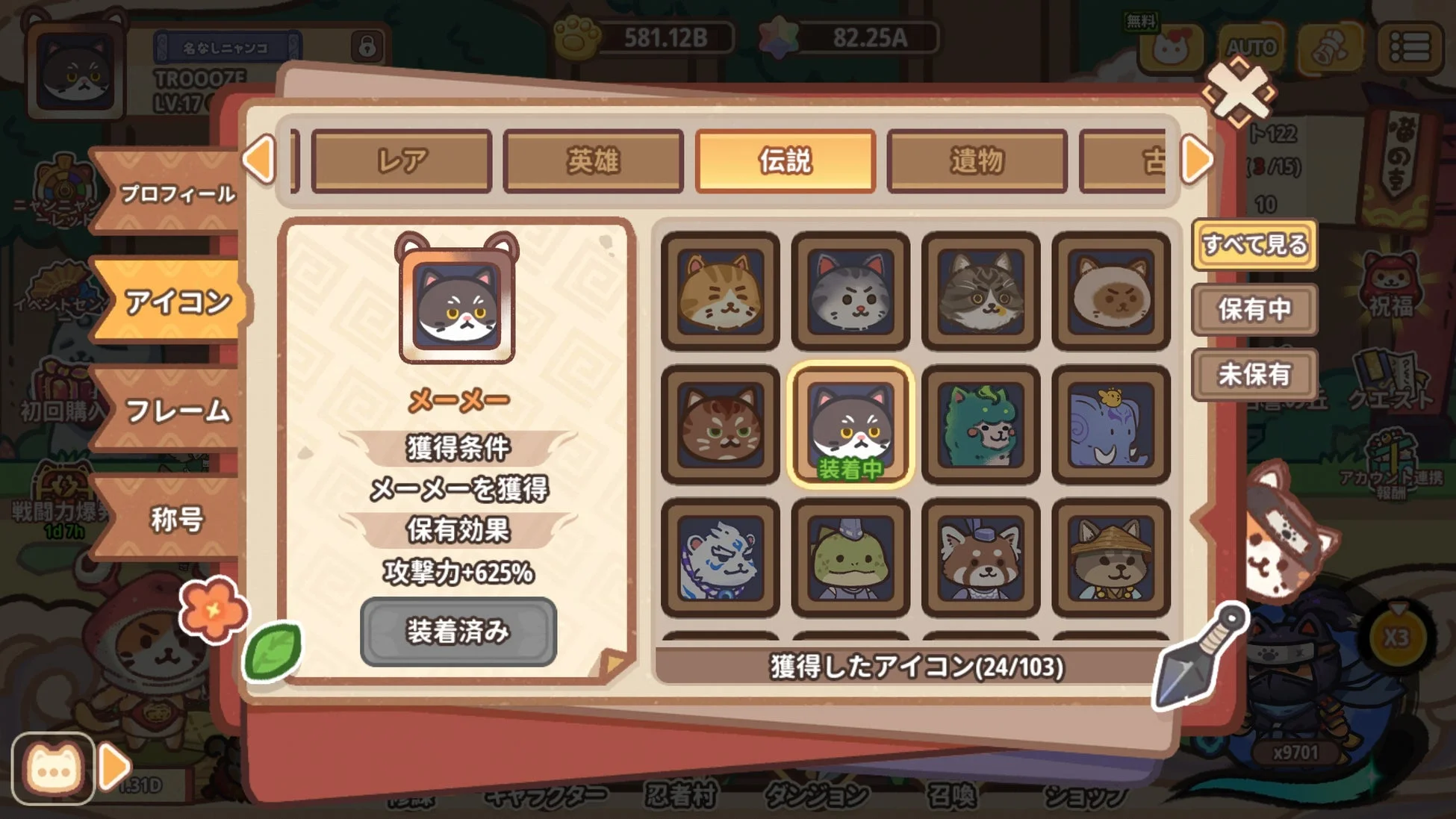Enable the 保有中 owned filter
Image resolution: width=1456 pixels, height=819 pixels.
click(x=1254, y=311)
